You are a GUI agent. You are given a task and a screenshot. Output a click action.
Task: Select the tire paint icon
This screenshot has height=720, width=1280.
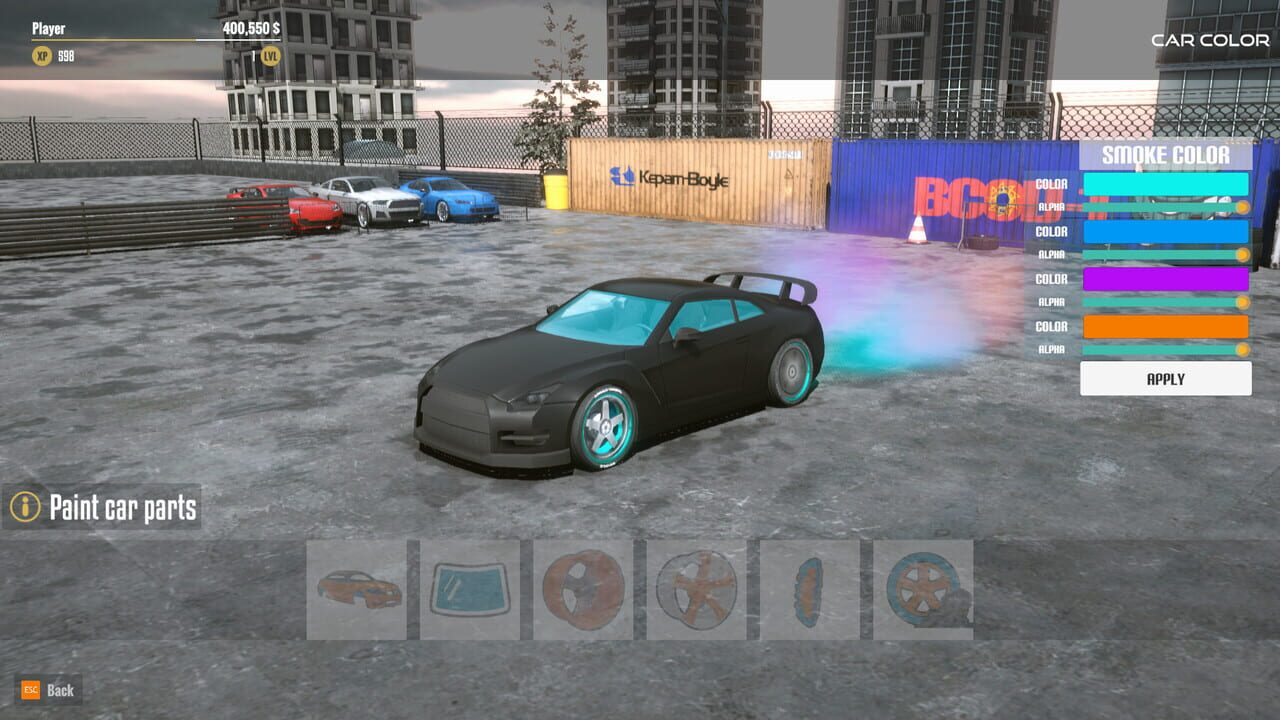click(922, 590)
